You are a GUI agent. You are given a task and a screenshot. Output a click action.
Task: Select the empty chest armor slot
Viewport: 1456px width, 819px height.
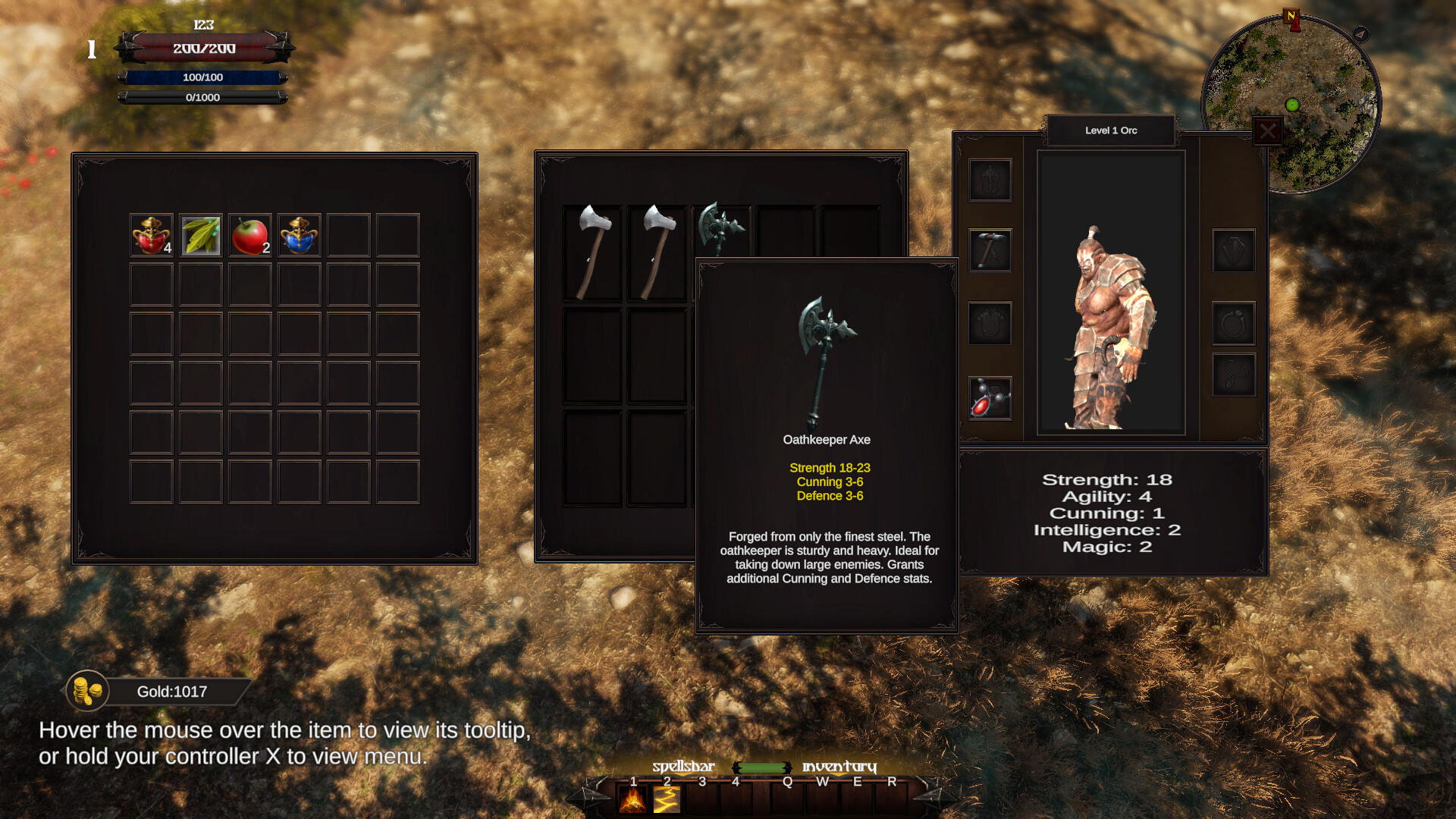990,324
